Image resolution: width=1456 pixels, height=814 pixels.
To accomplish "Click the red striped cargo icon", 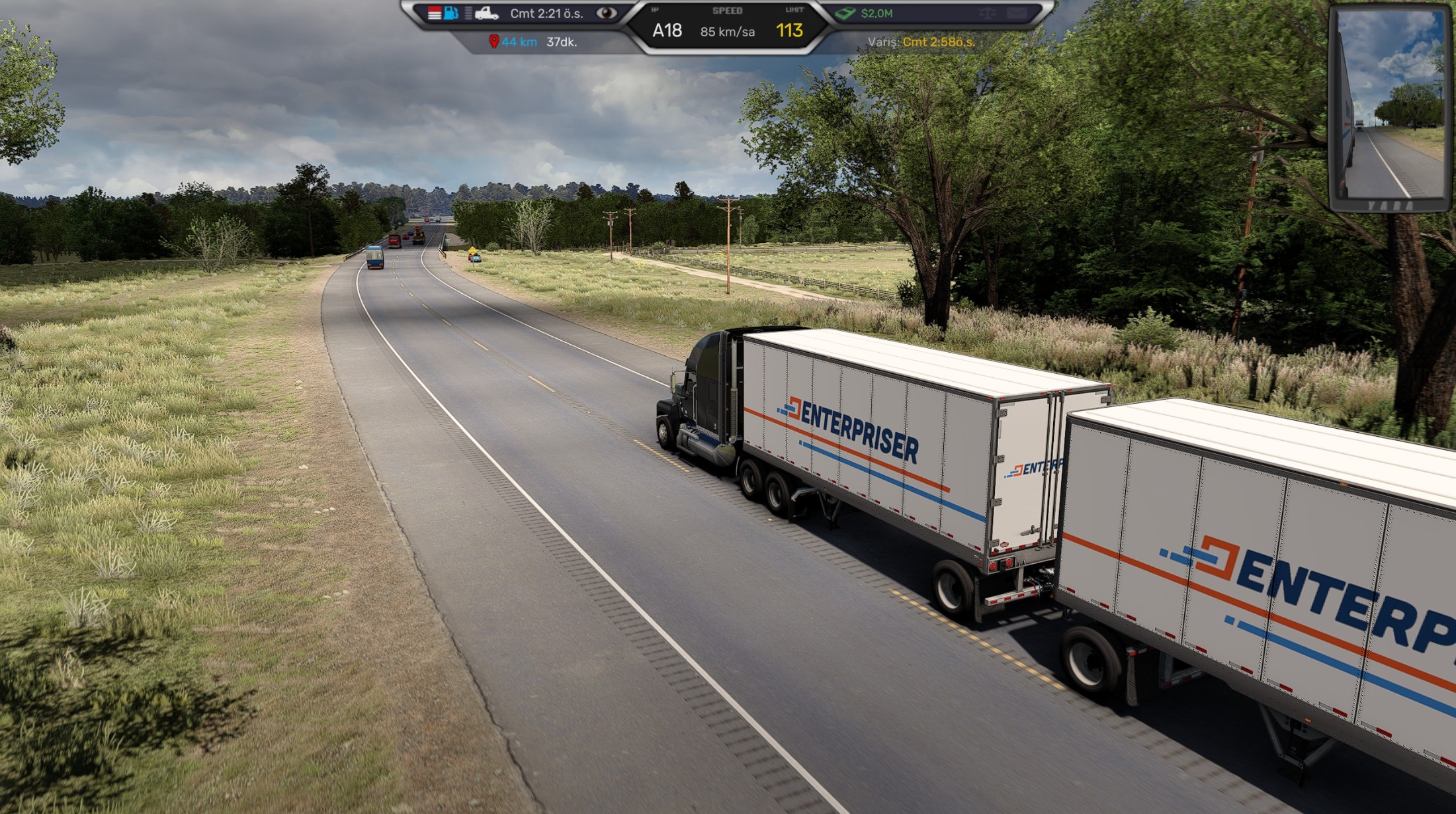I will click(x=434, y=13).
